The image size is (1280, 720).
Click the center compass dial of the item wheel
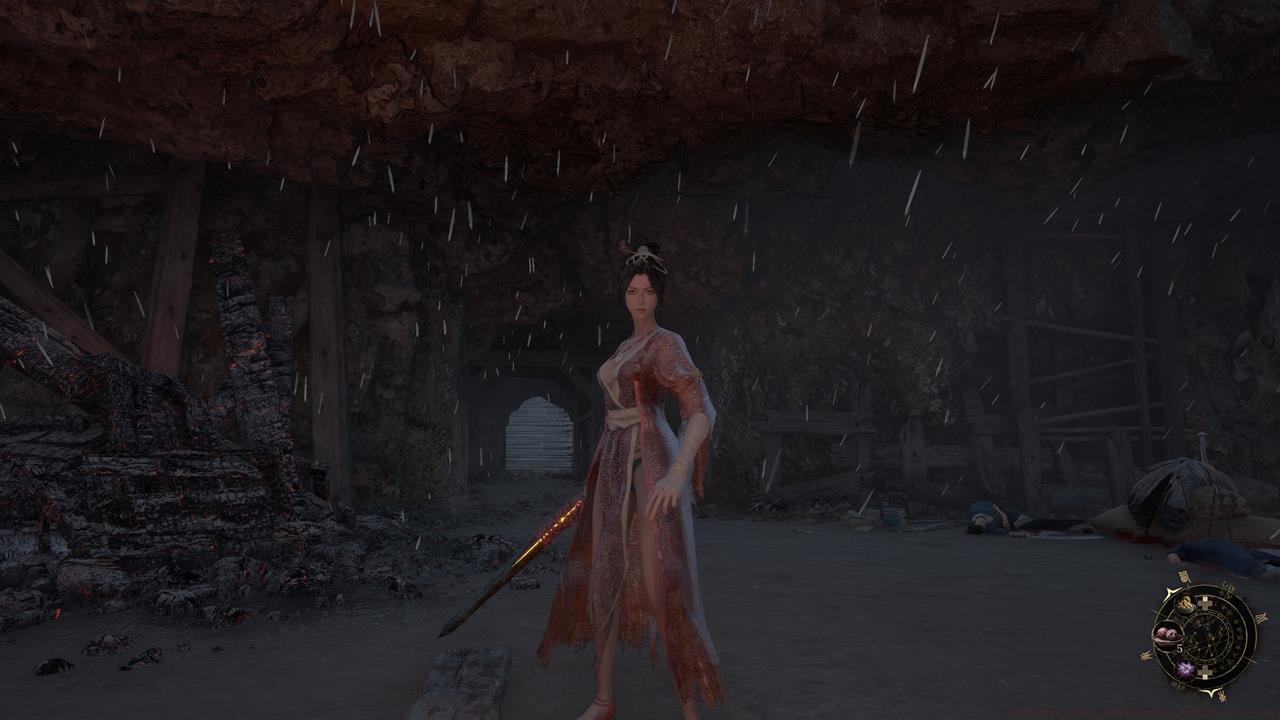click(1209, 639)
